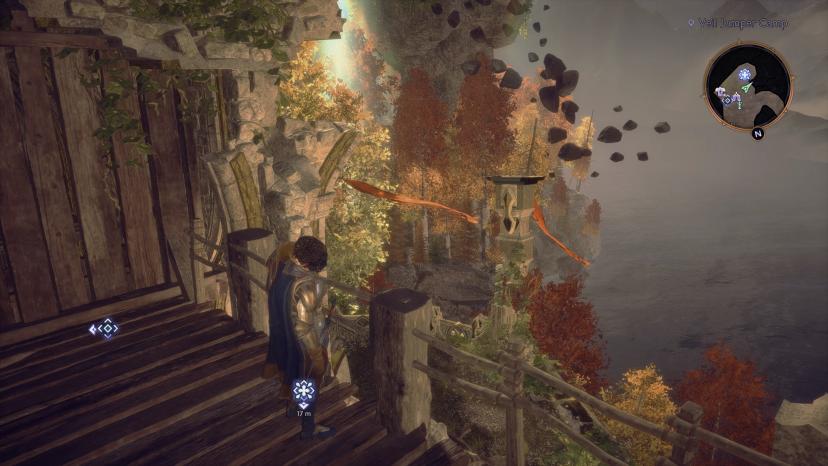
Task: Click the diamond objective marker on the left
Action: [103, 328]
